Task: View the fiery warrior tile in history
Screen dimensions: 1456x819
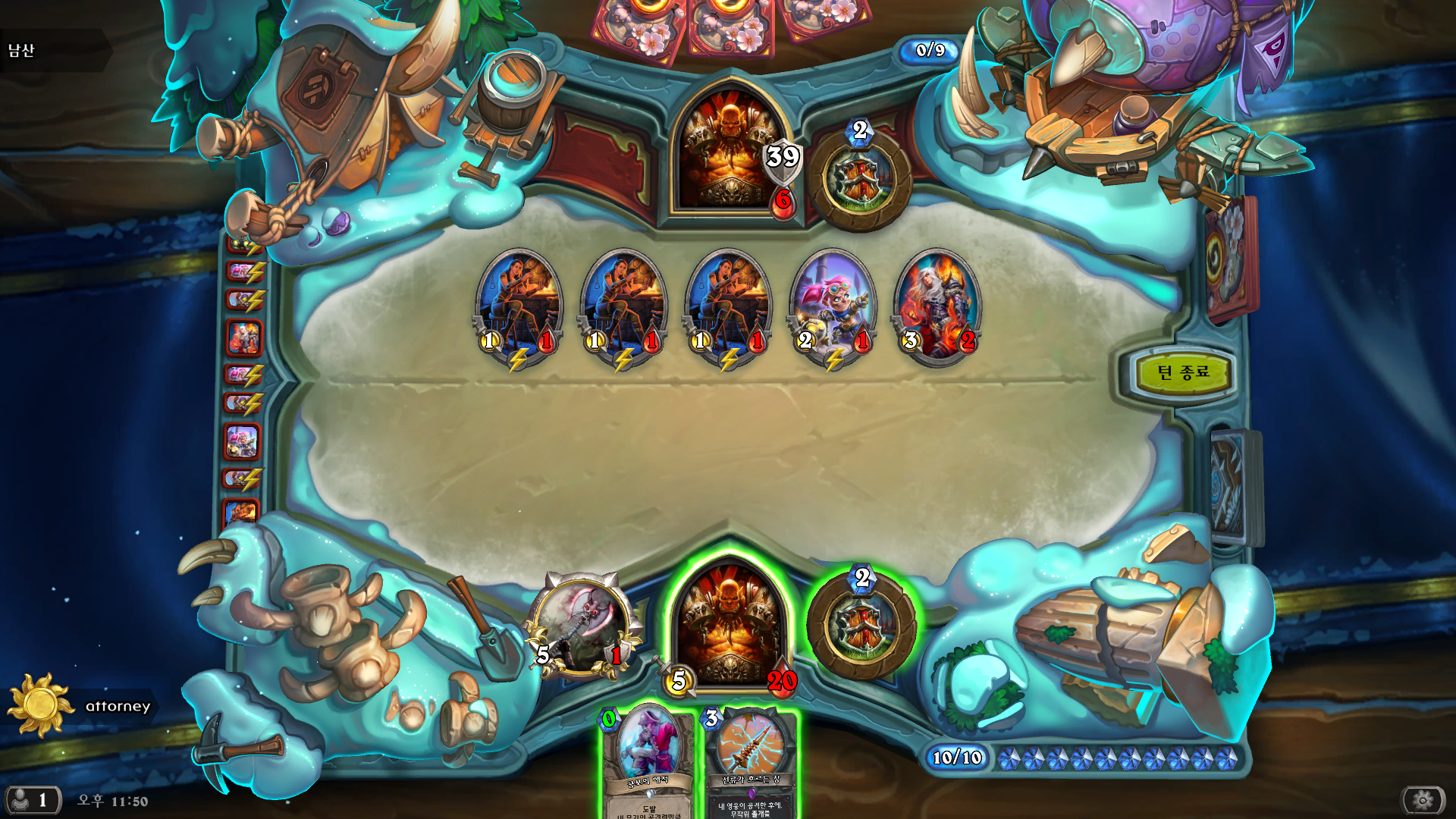Action: coord(243,338)
